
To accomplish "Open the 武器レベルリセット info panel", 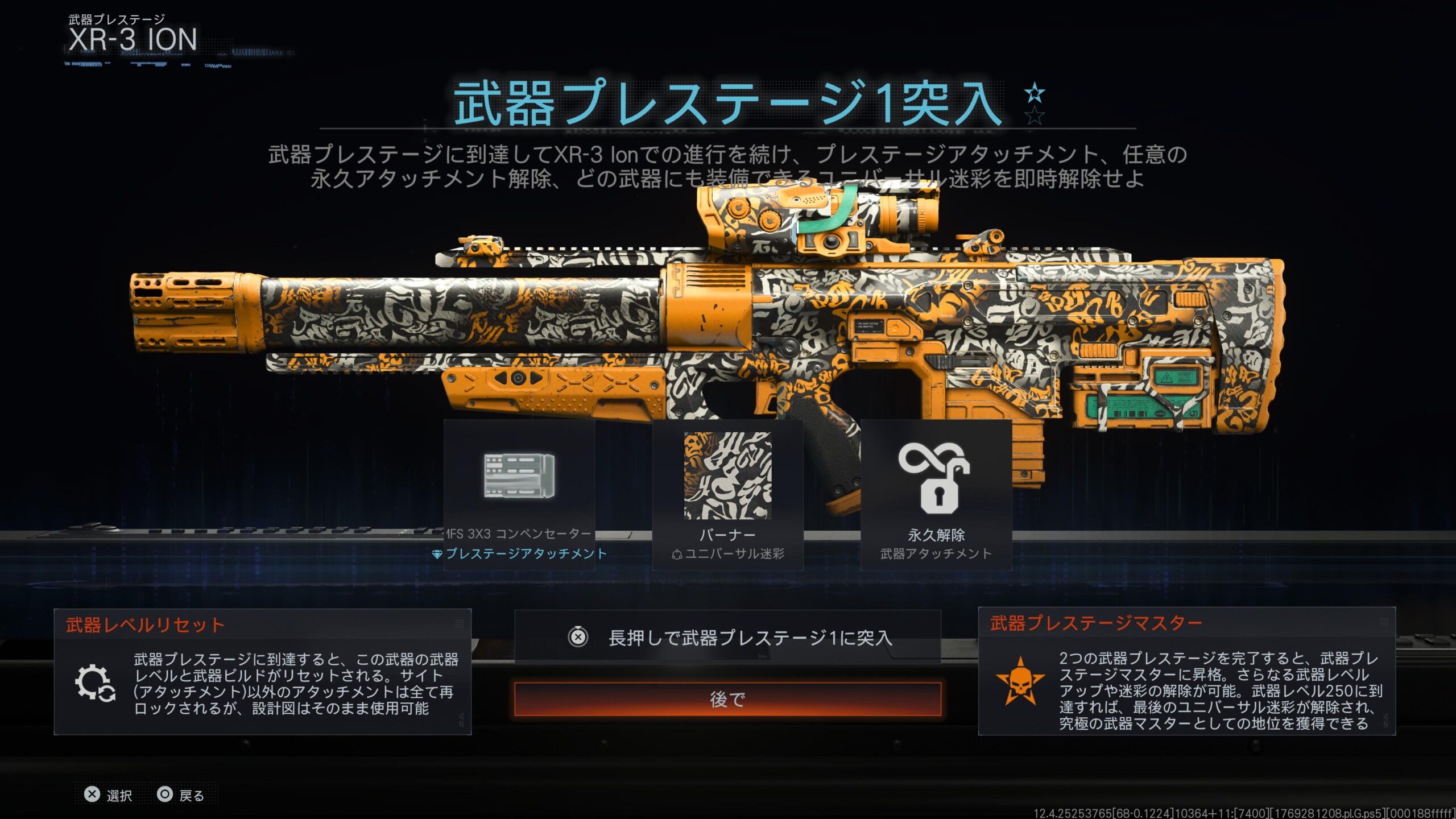I will click(x=262, y=672).
